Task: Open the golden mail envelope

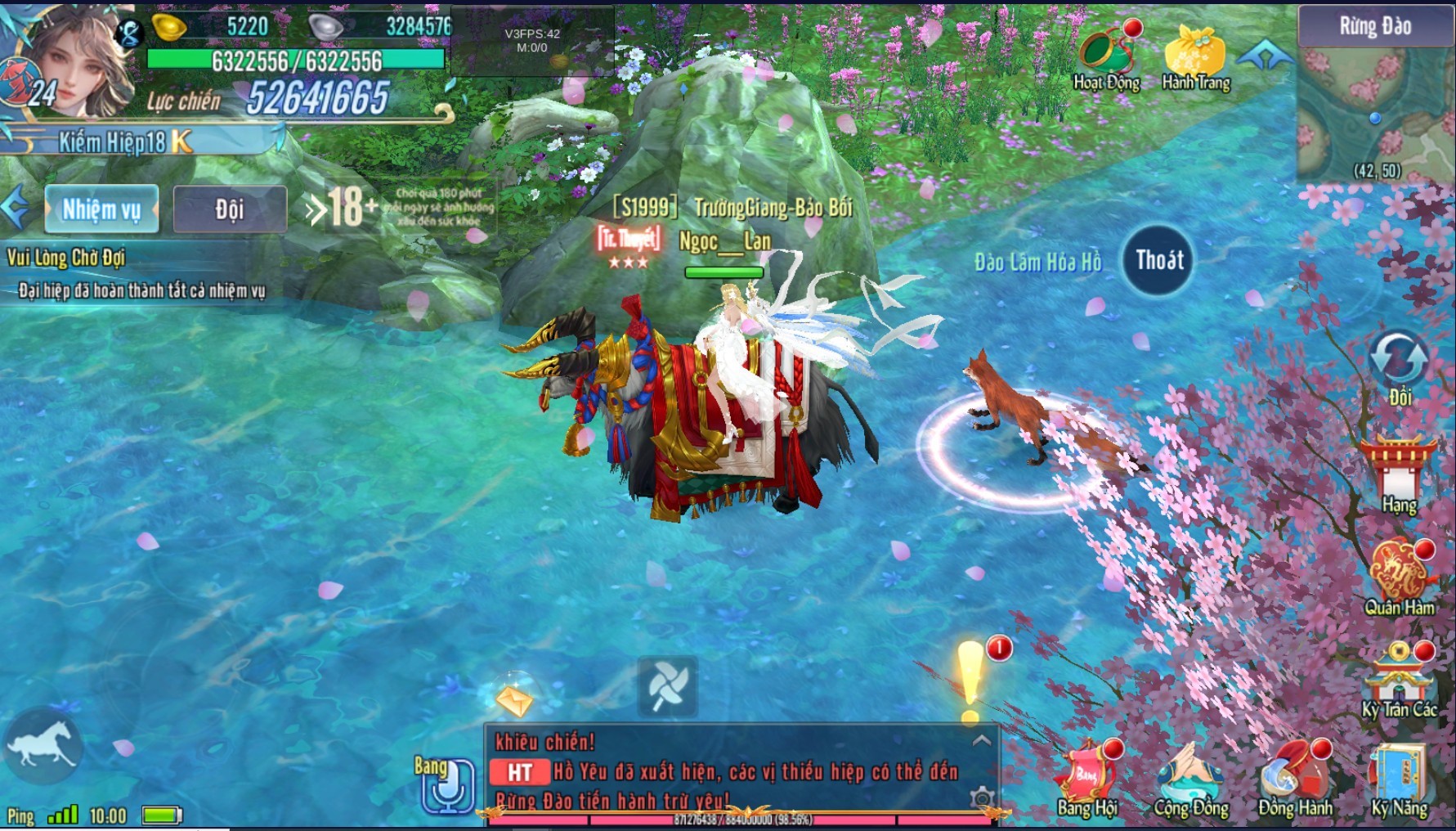Action: coord(514,698)
